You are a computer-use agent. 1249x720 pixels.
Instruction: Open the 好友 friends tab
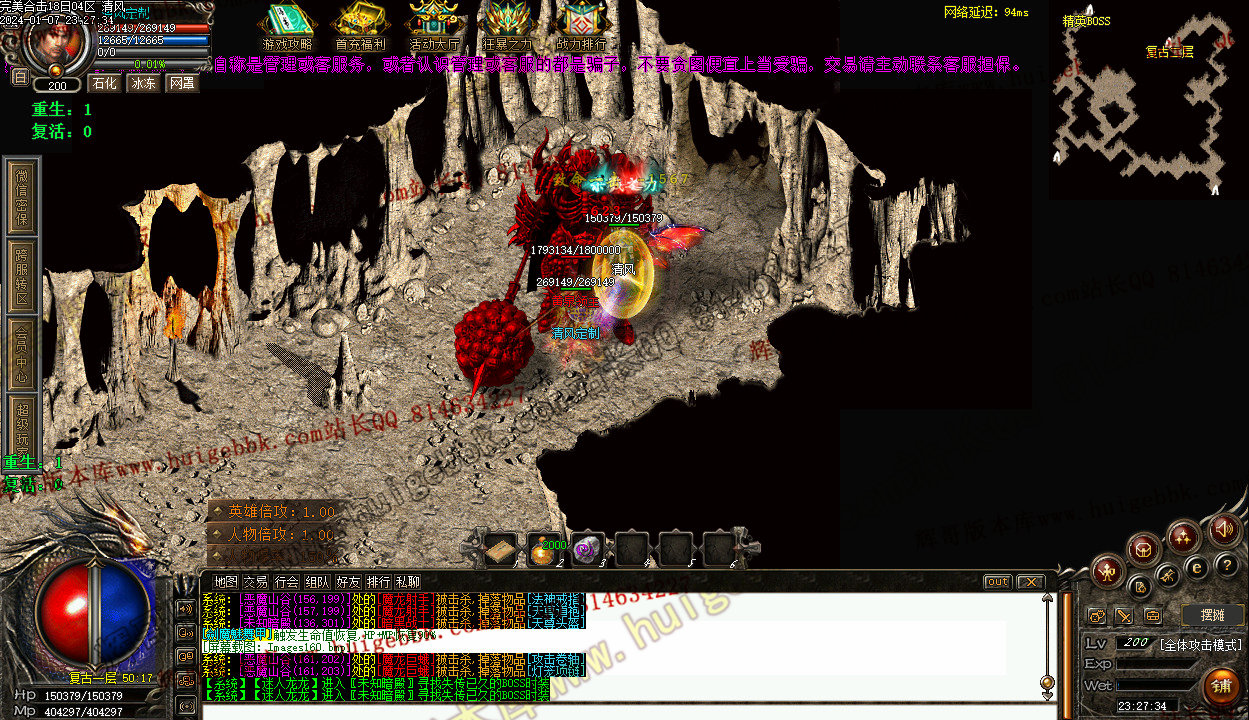click(x=348, y=582)
